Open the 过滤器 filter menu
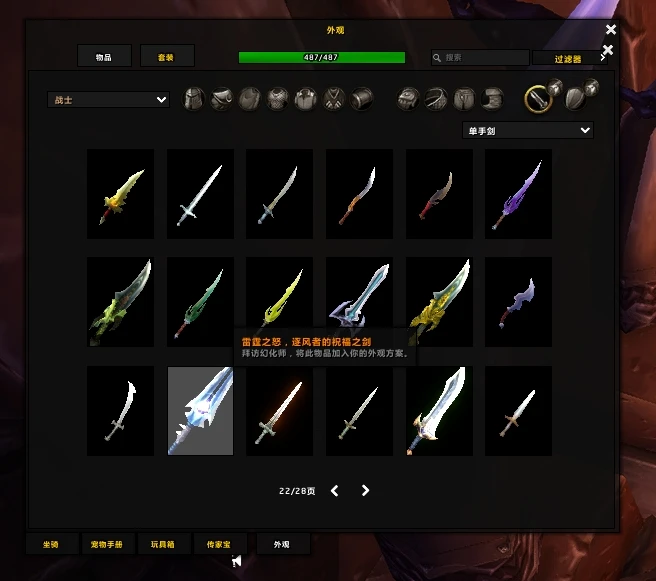 (x=570, y=59)
